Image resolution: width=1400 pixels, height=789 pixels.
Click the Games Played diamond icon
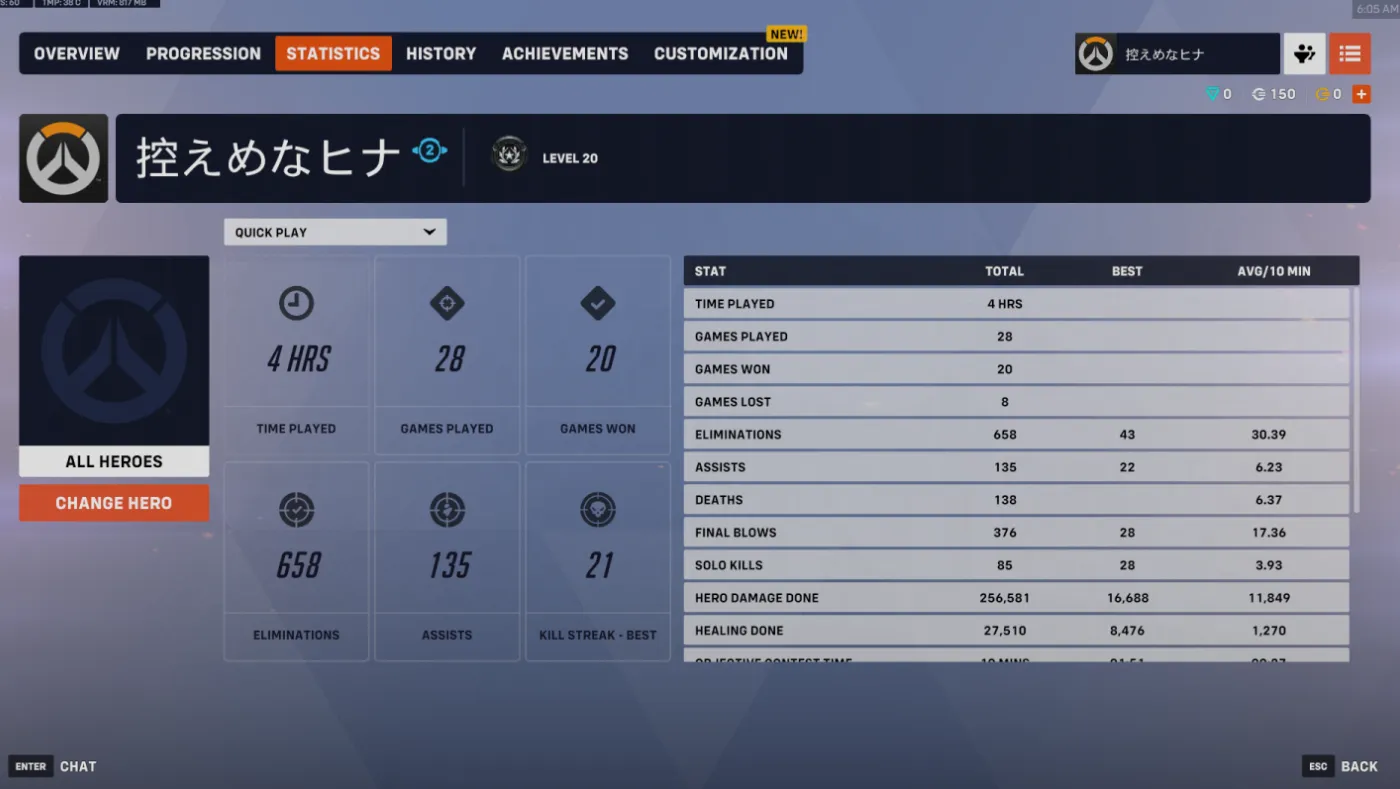click(x=447, y=303)
